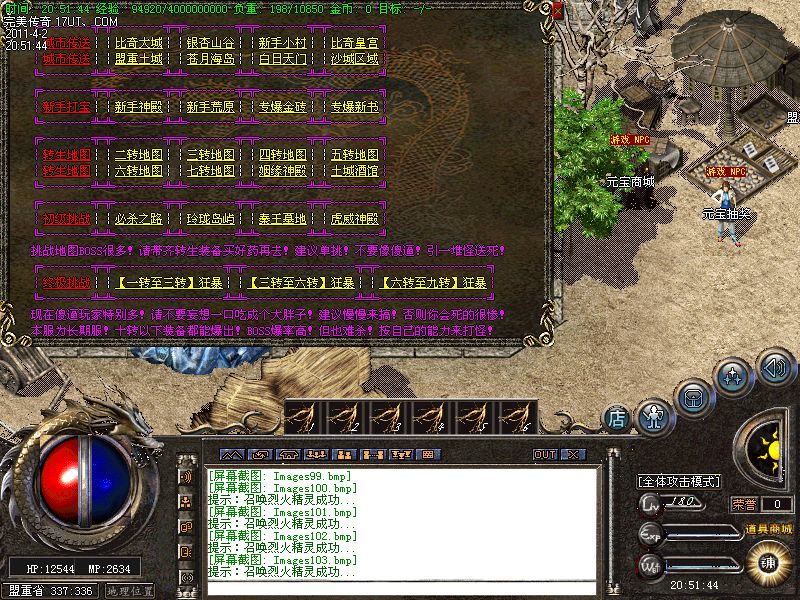Select the 银杏山谷 destination
800x600 pixels.
click(210, 44)
